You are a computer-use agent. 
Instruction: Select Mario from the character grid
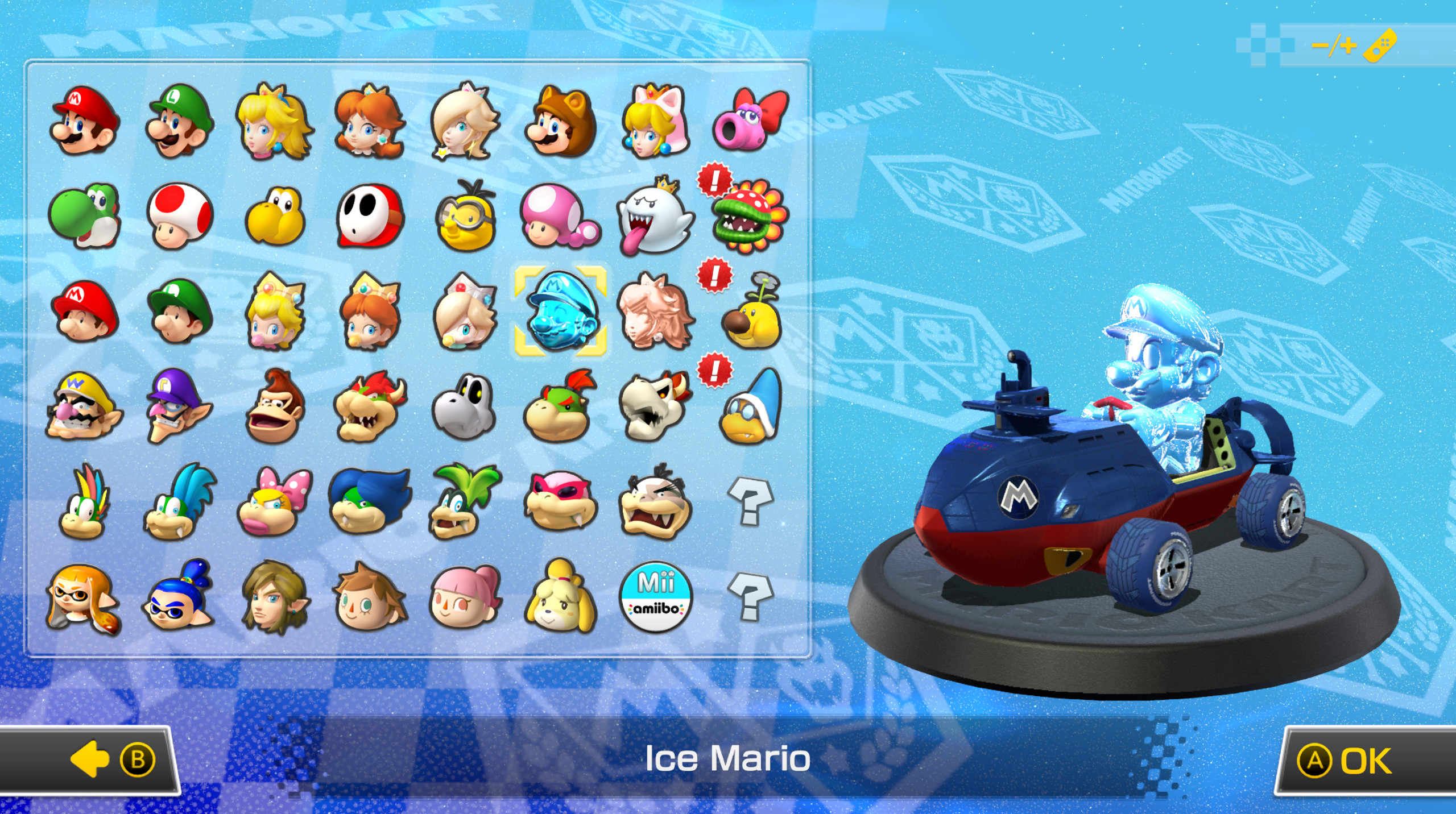tap(85, 122)
